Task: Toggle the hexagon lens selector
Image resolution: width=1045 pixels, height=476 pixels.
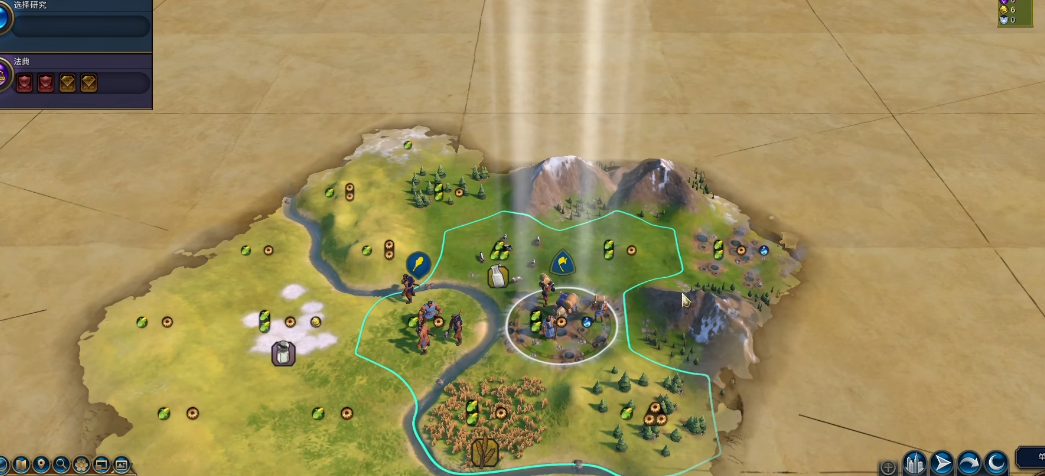Action: tap(81, 465)
